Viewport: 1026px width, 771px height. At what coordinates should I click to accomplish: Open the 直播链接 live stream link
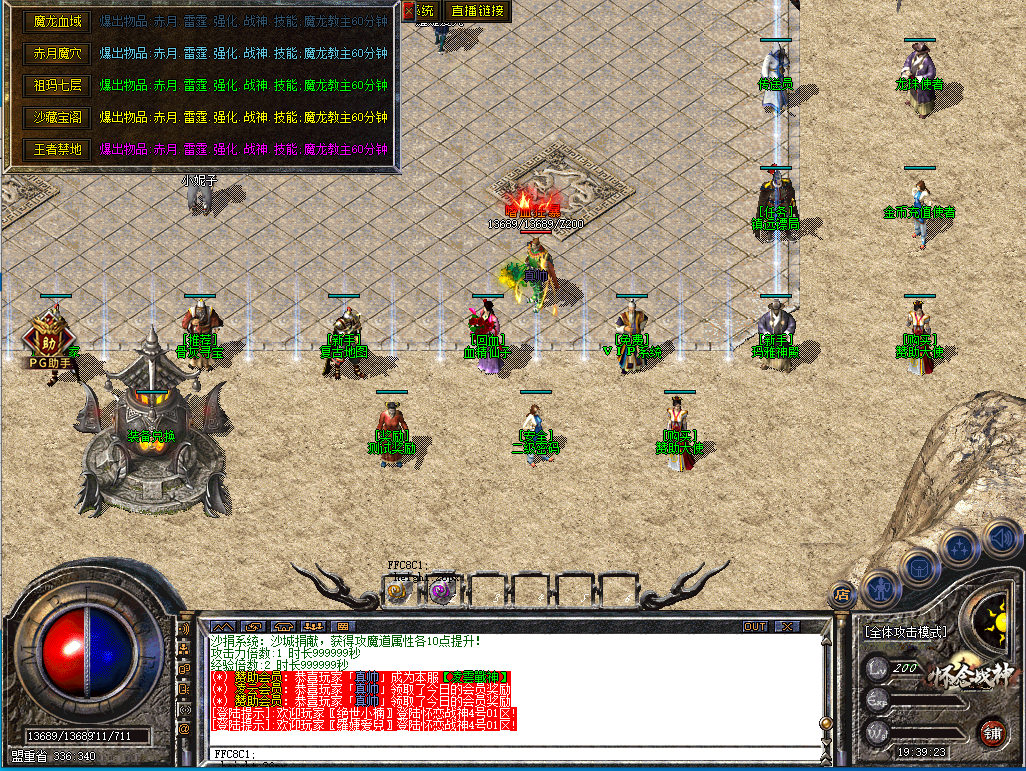[x=478, y=11]
